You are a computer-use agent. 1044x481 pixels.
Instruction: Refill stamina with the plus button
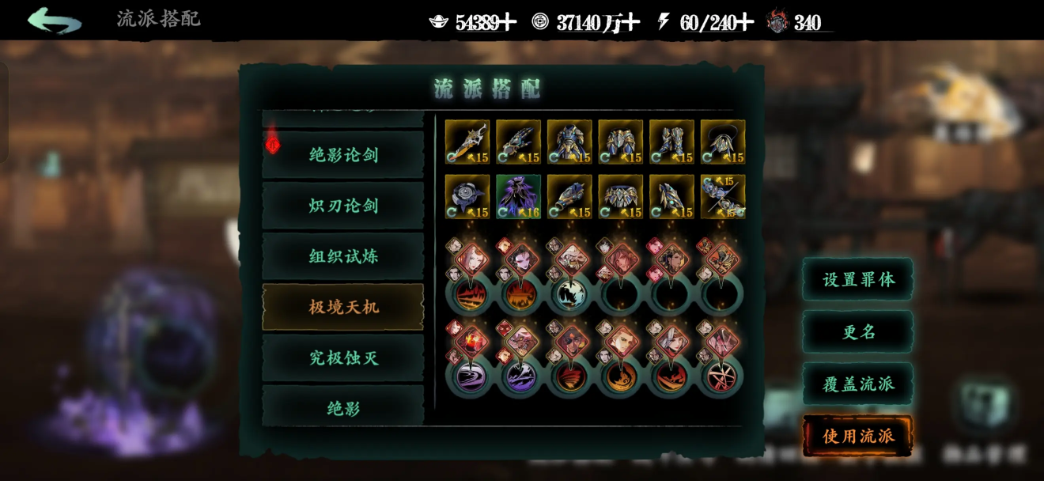pyautogui.click(x=743, y=22)
